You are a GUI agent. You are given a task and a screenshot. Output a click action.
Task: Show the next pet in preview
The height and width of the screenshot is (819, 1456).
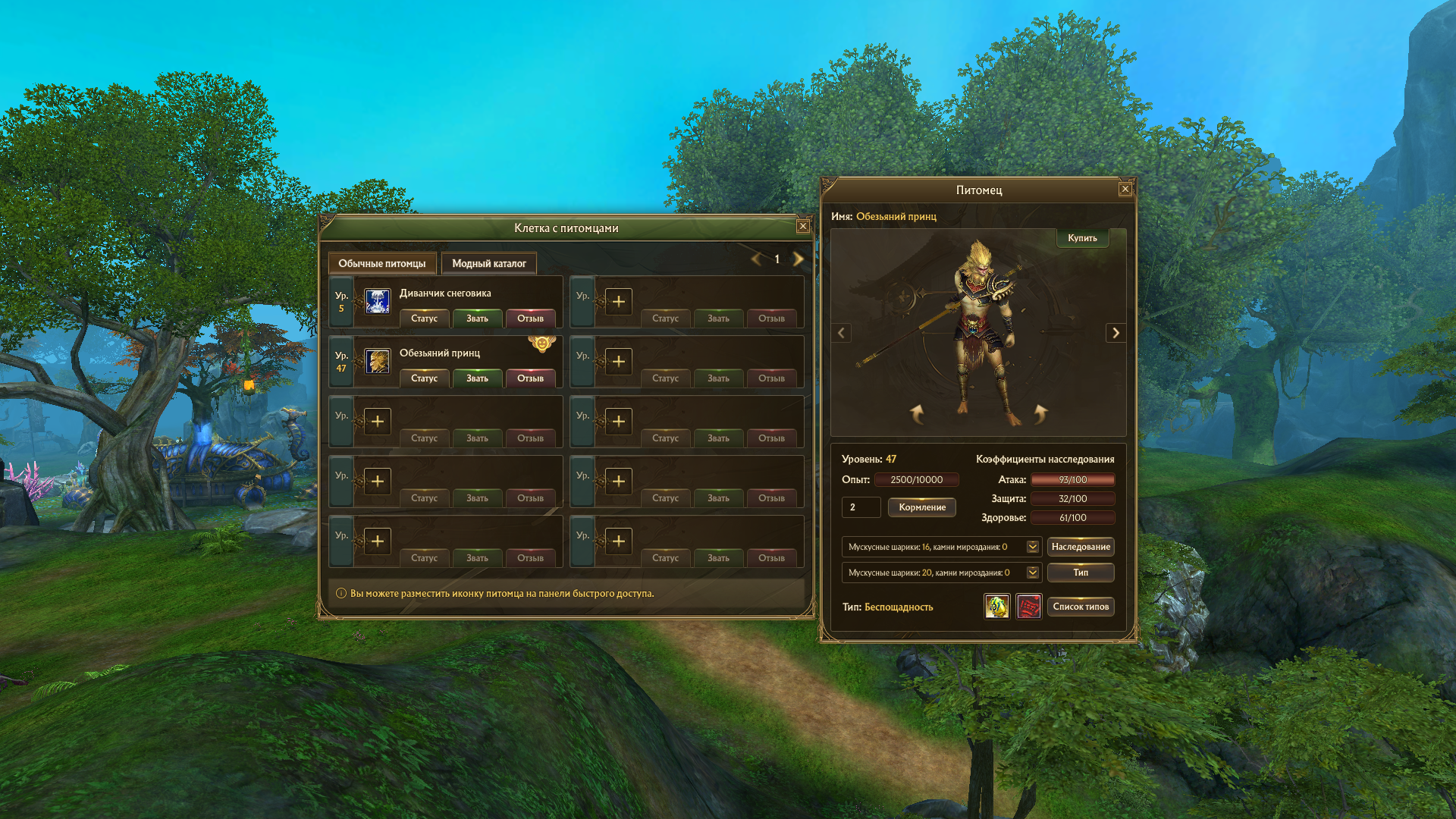(1116, 333)
